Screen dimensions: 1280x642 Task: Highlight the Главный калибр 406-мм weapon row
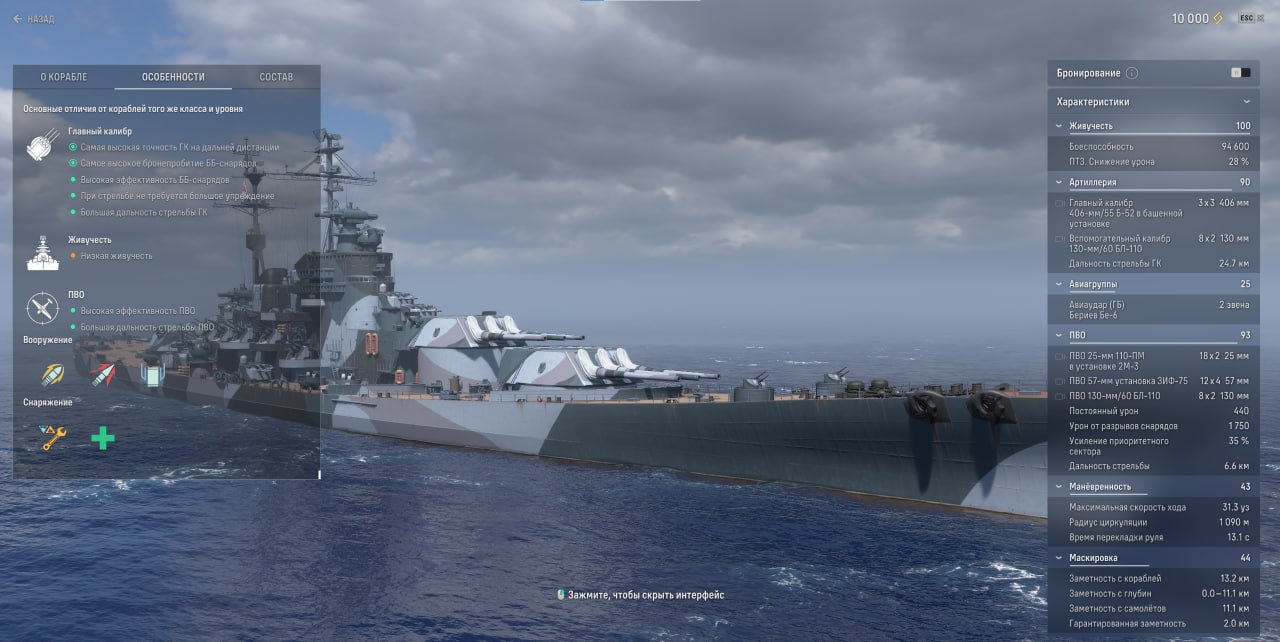(1152, 213)
